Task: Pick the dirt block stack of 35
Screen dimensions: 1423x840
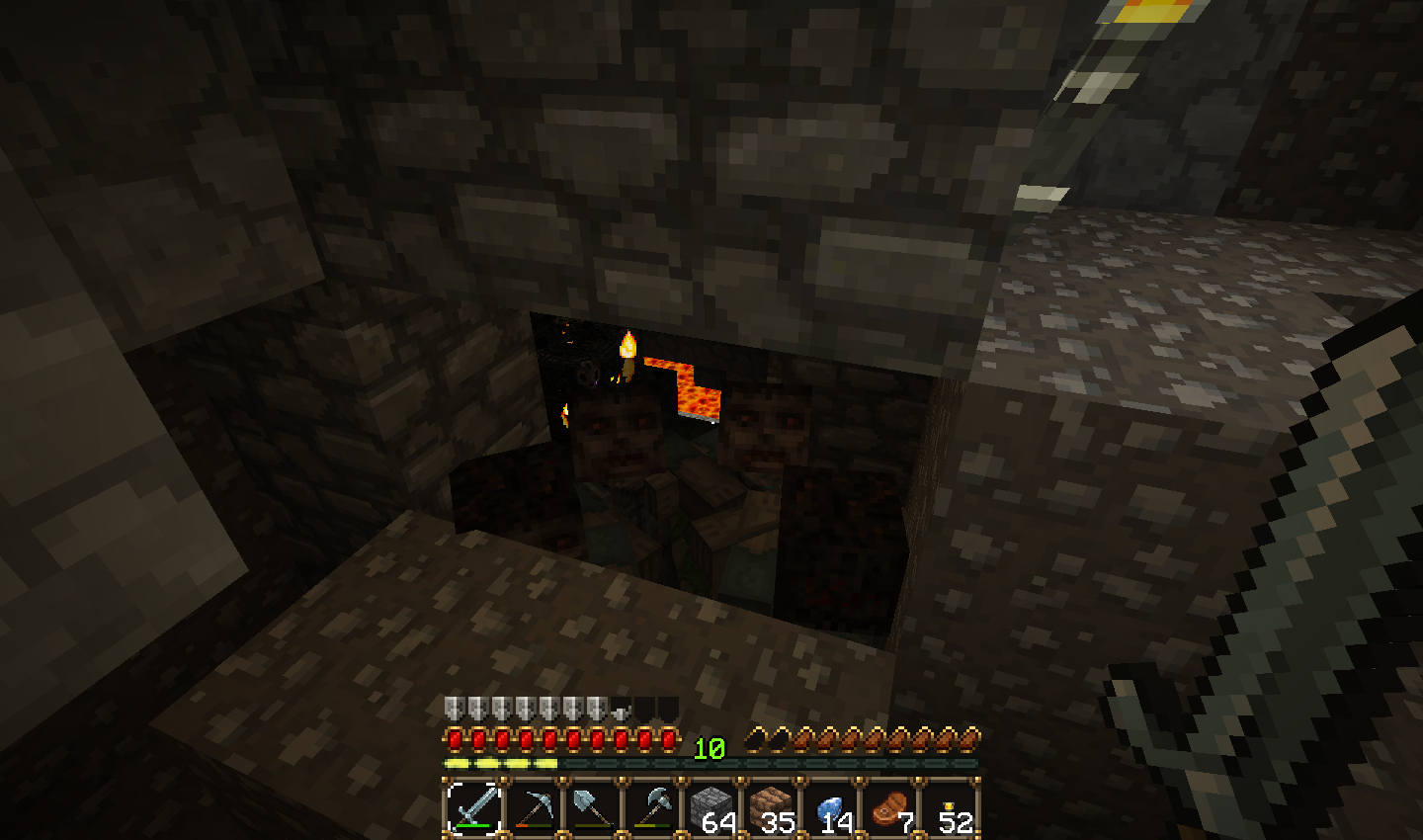Action: coord(771,807)
